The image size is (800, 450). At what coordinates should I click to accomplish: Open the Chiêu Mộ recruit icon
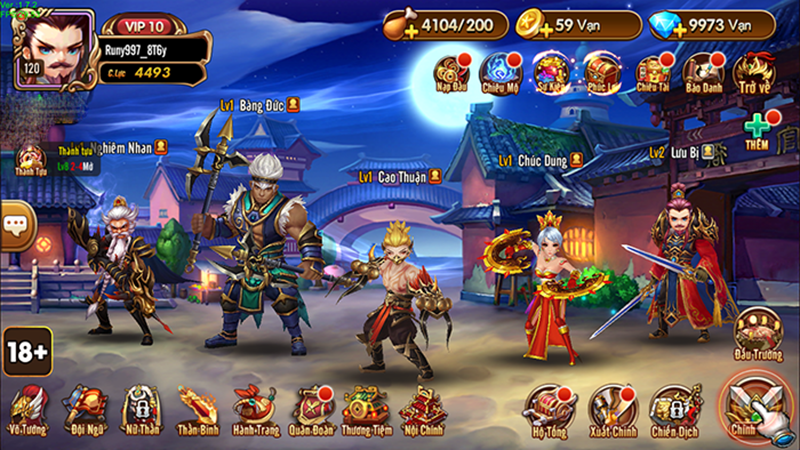click(501, 72)
